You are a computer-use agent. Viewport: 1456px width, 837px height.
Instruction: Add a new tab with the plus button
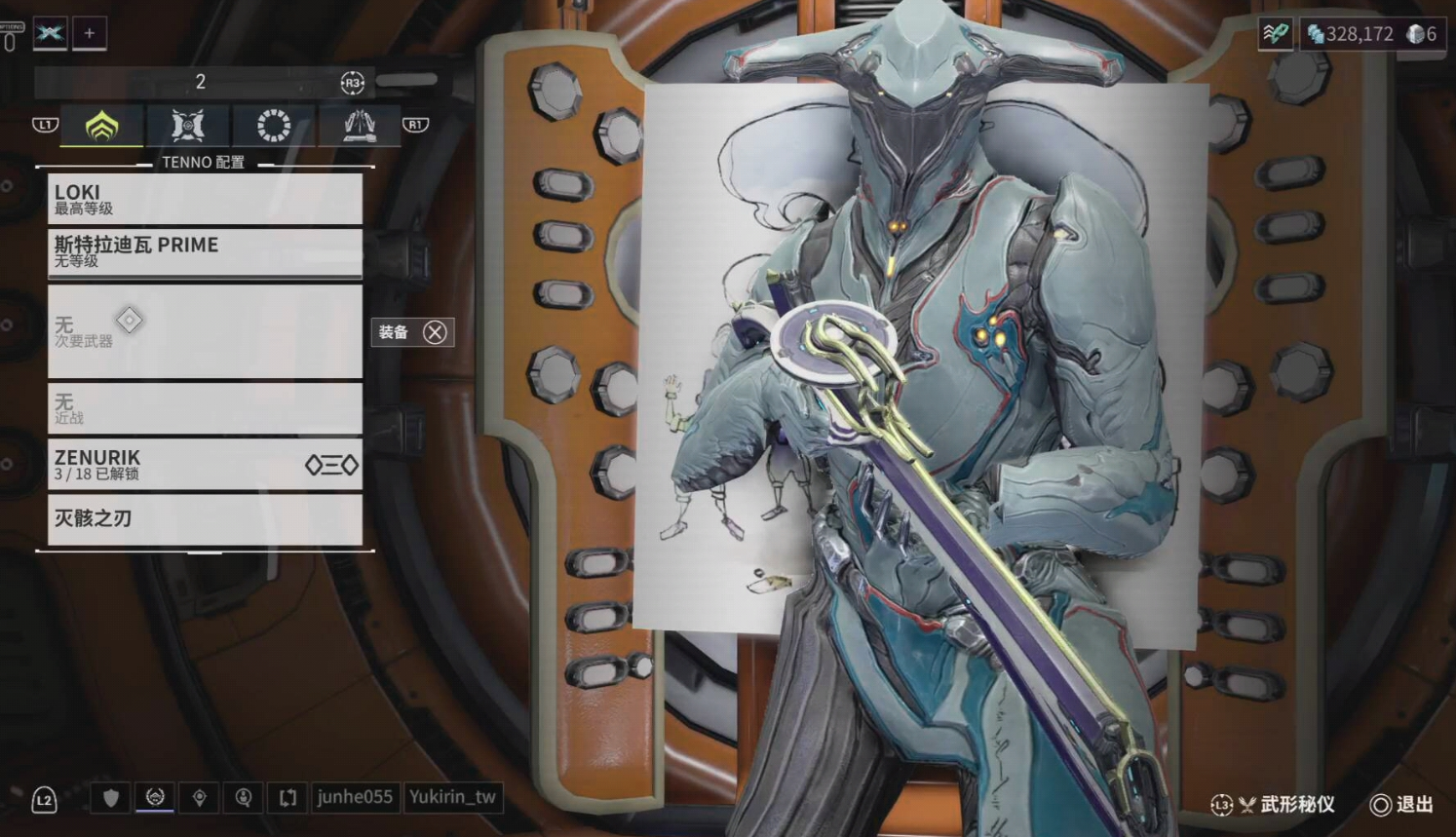(90, 33)
